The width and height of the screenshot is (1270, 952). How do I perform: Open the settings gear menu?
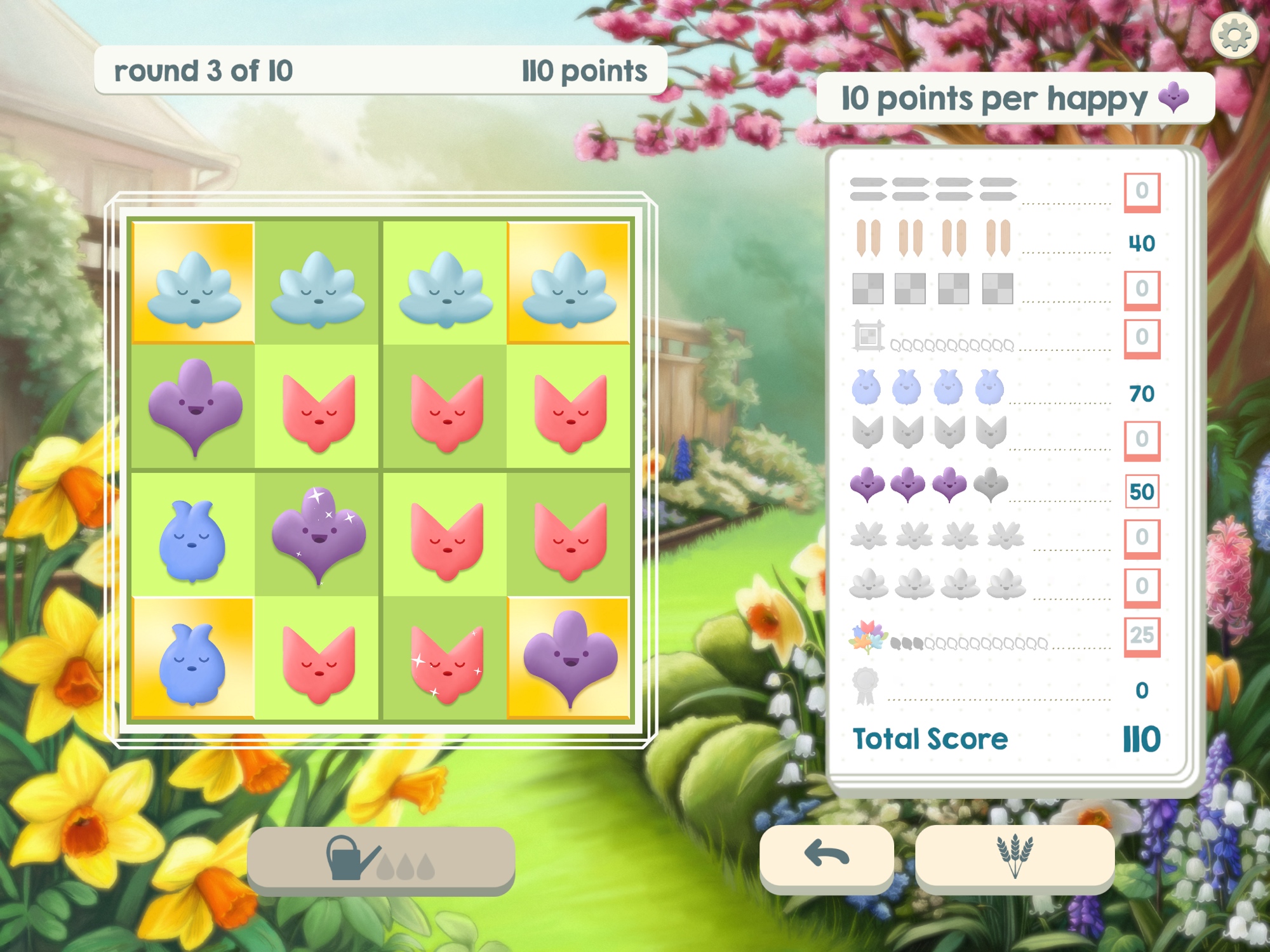(1234, 36)
